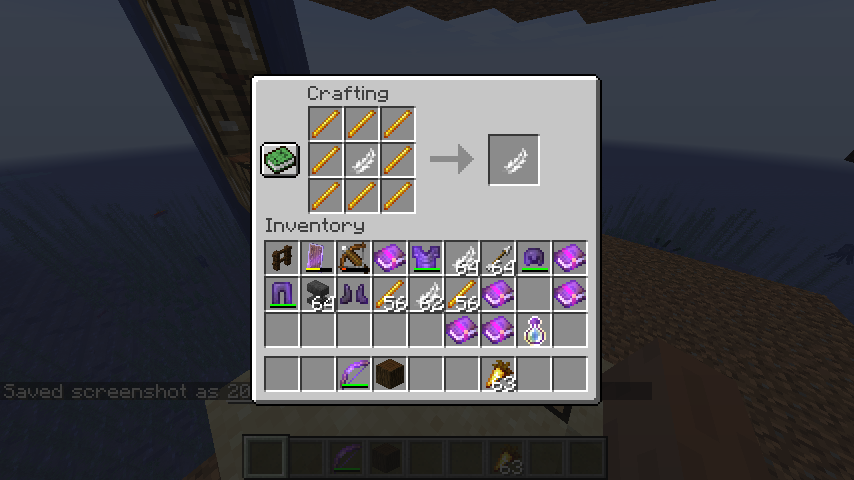
Task: Select the purple item with yellow durability bar
Action: coord(318,259)
